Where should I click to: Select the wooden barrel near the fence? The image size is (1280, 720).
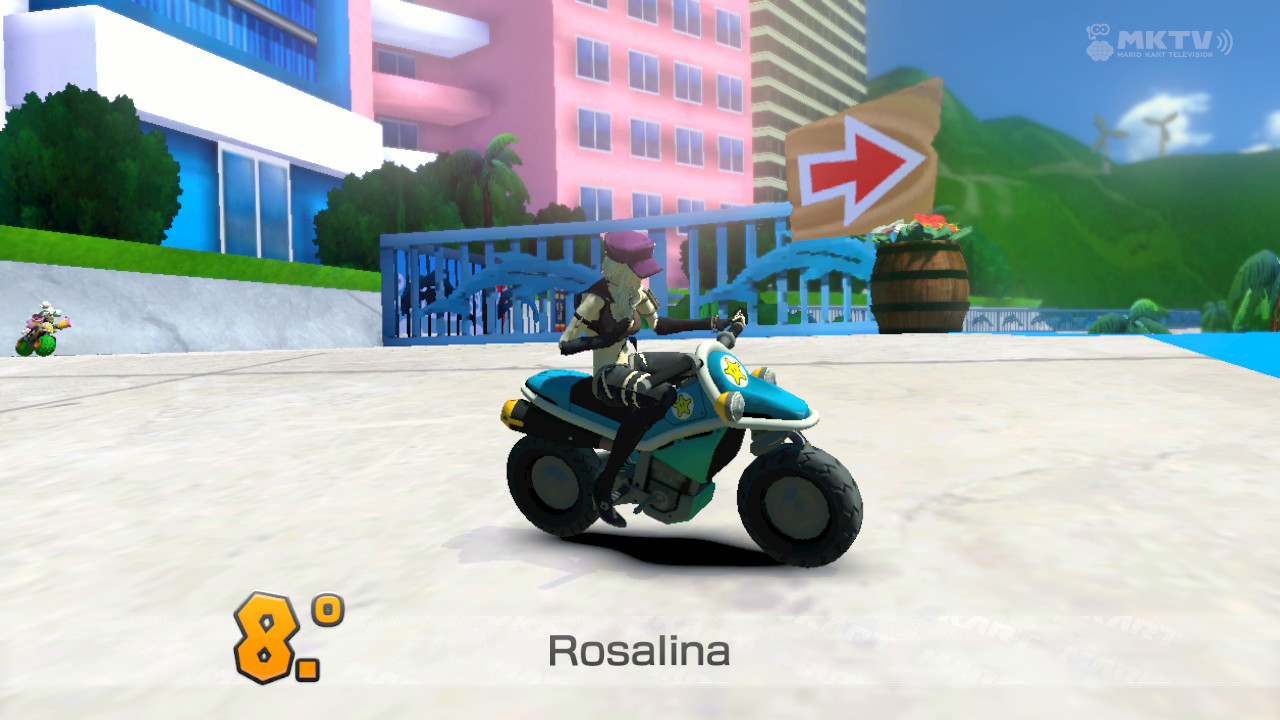tap(922, 283)
